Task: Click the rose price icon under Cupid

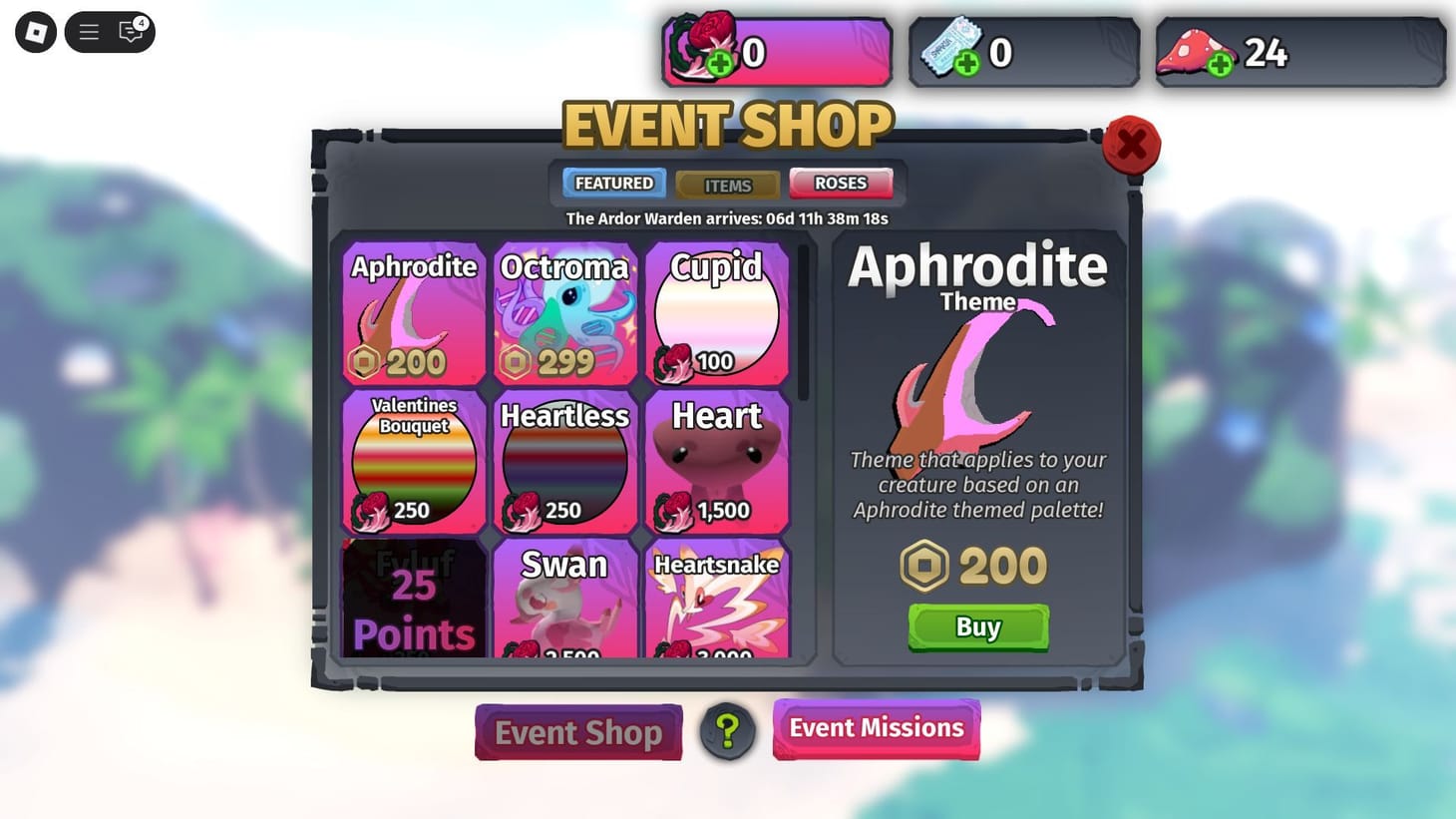Action: tap(676, 364)
